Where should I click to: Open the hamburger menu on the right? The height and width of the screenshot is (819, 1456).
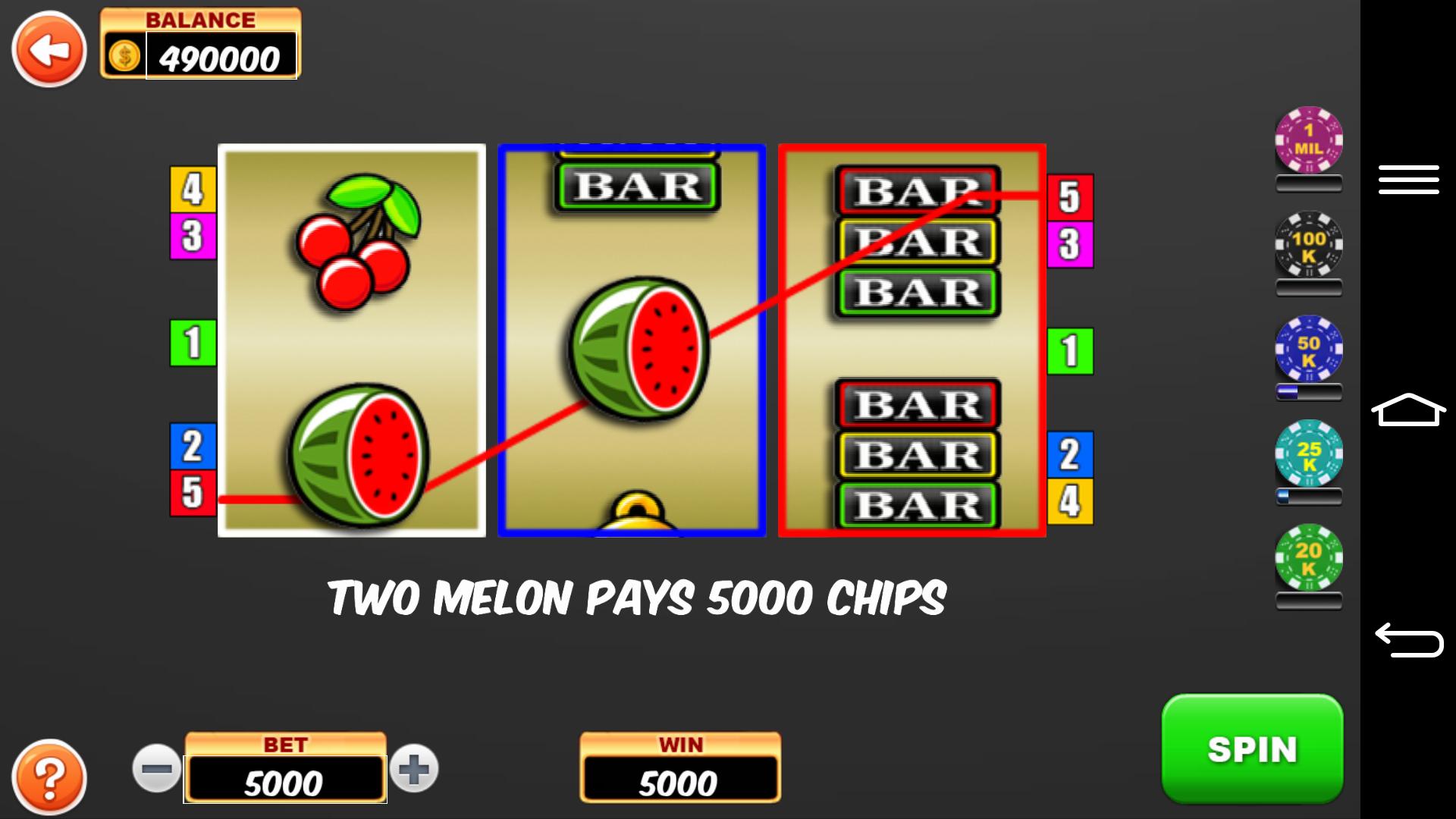pos(1409,180)
